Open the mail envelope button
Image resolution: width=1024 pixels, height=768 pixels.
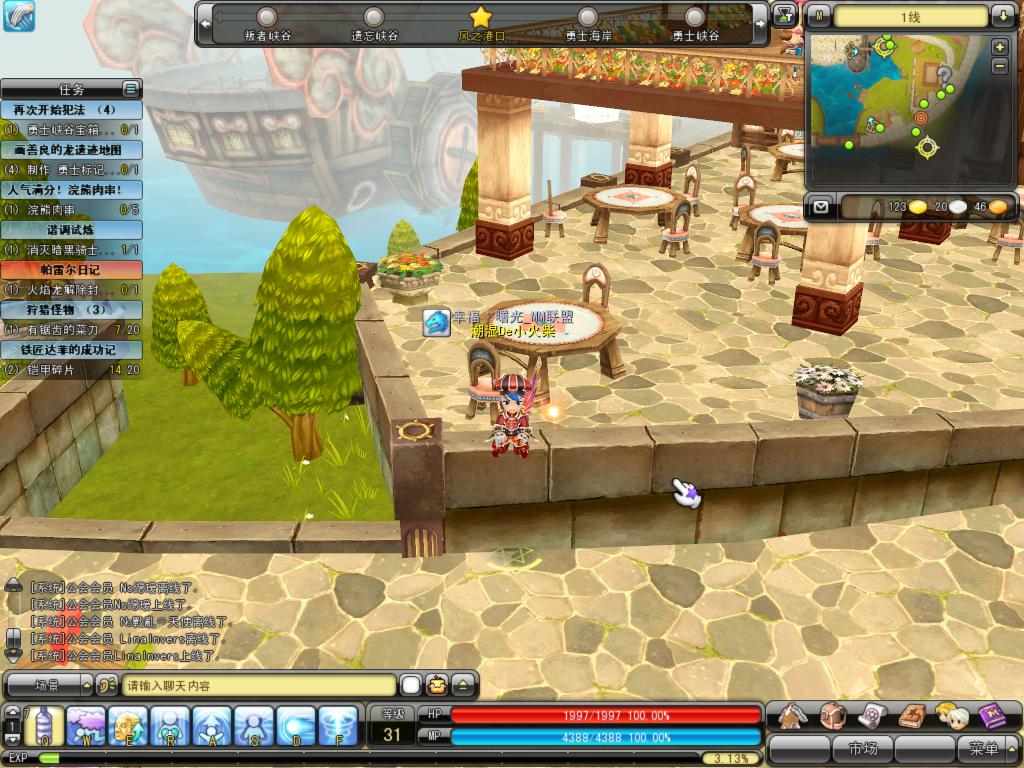tap(820, 207)
